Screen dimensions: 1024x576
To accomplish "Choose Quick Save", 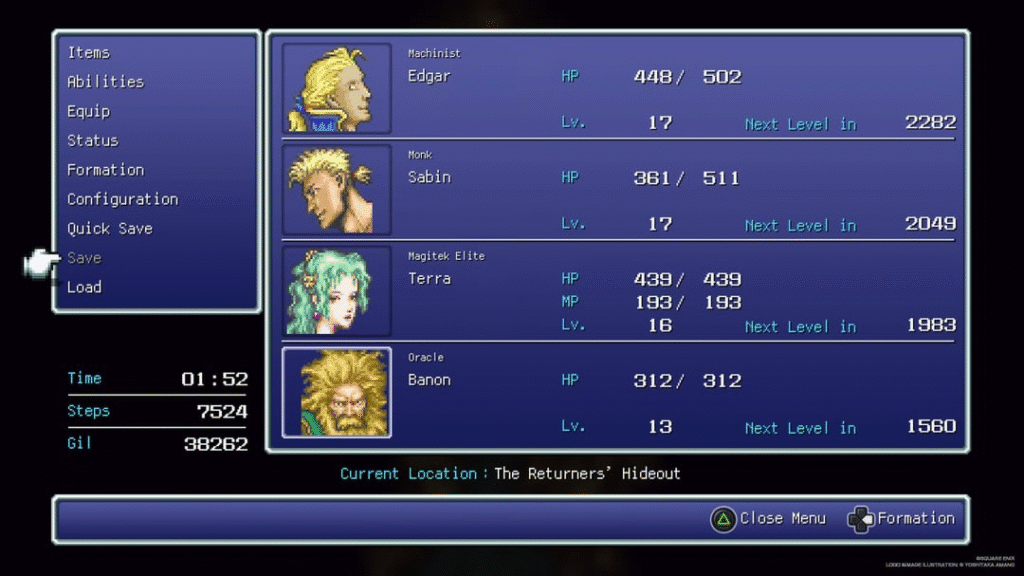I will 109,228.
